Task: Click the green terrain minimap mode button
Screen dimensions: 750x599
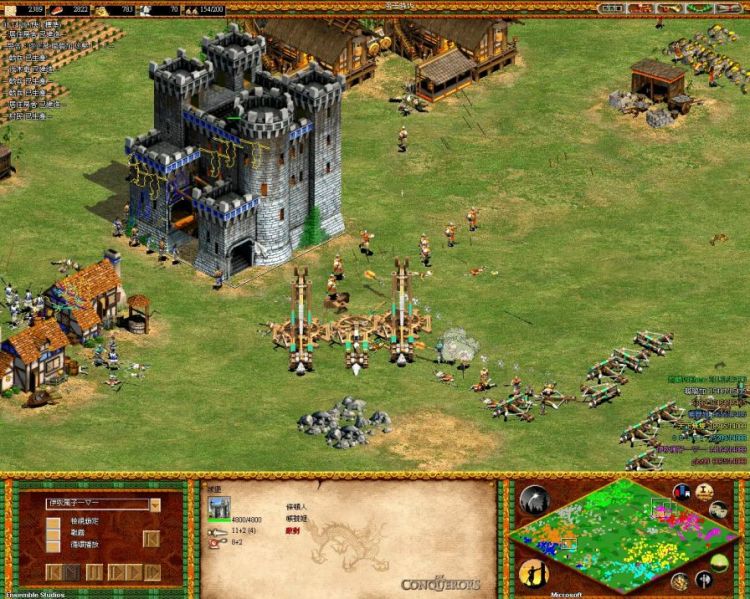Action: click(x=719, y=562)
